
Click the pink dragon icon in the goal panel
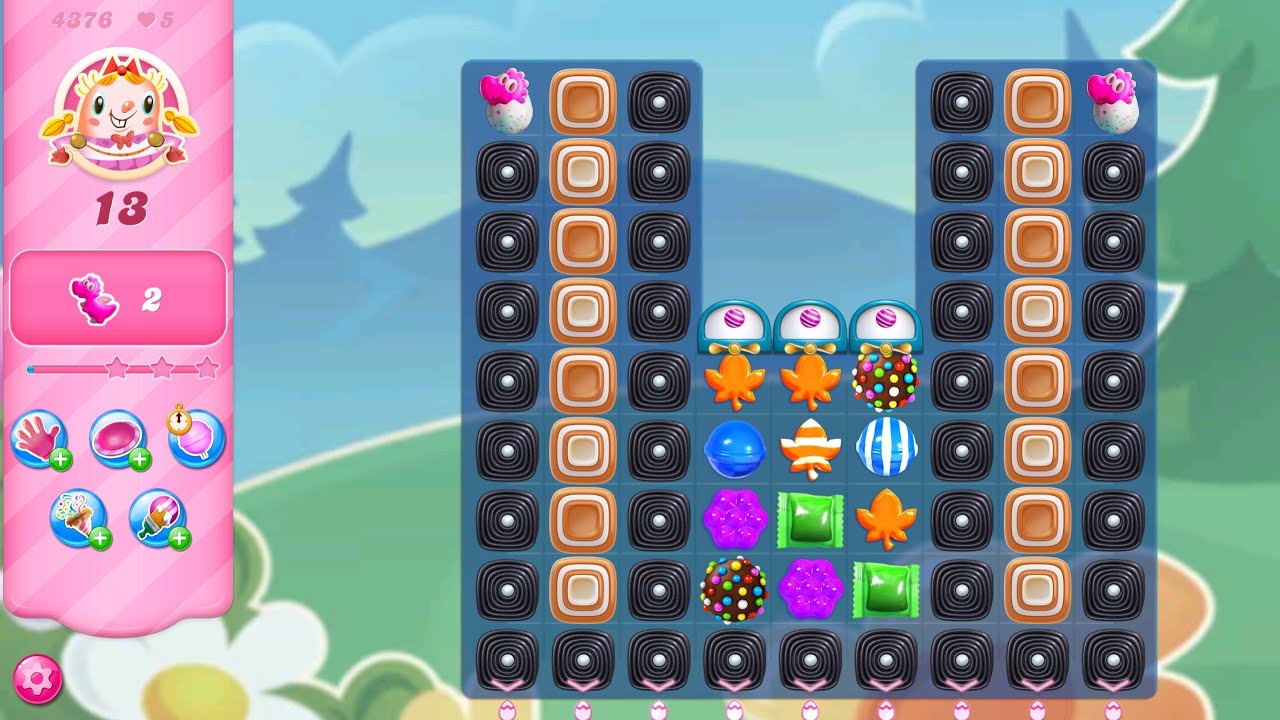93,297
